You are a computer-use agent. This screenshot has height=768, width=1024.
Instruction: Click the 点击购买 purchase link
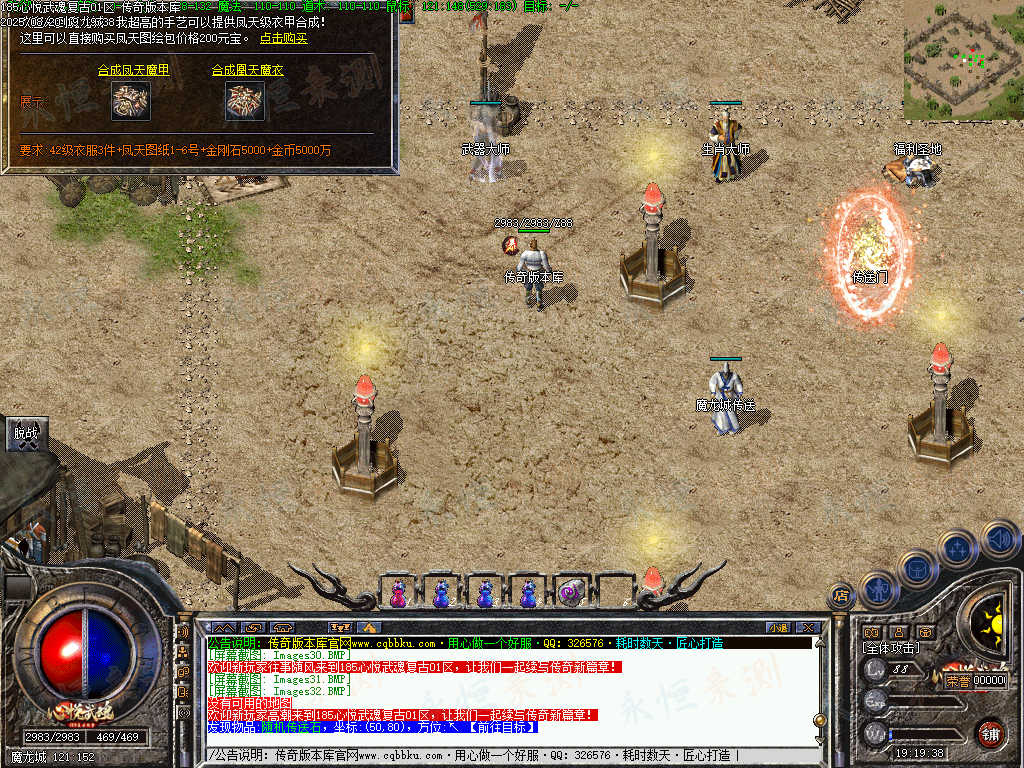click(x=283, y=39)
